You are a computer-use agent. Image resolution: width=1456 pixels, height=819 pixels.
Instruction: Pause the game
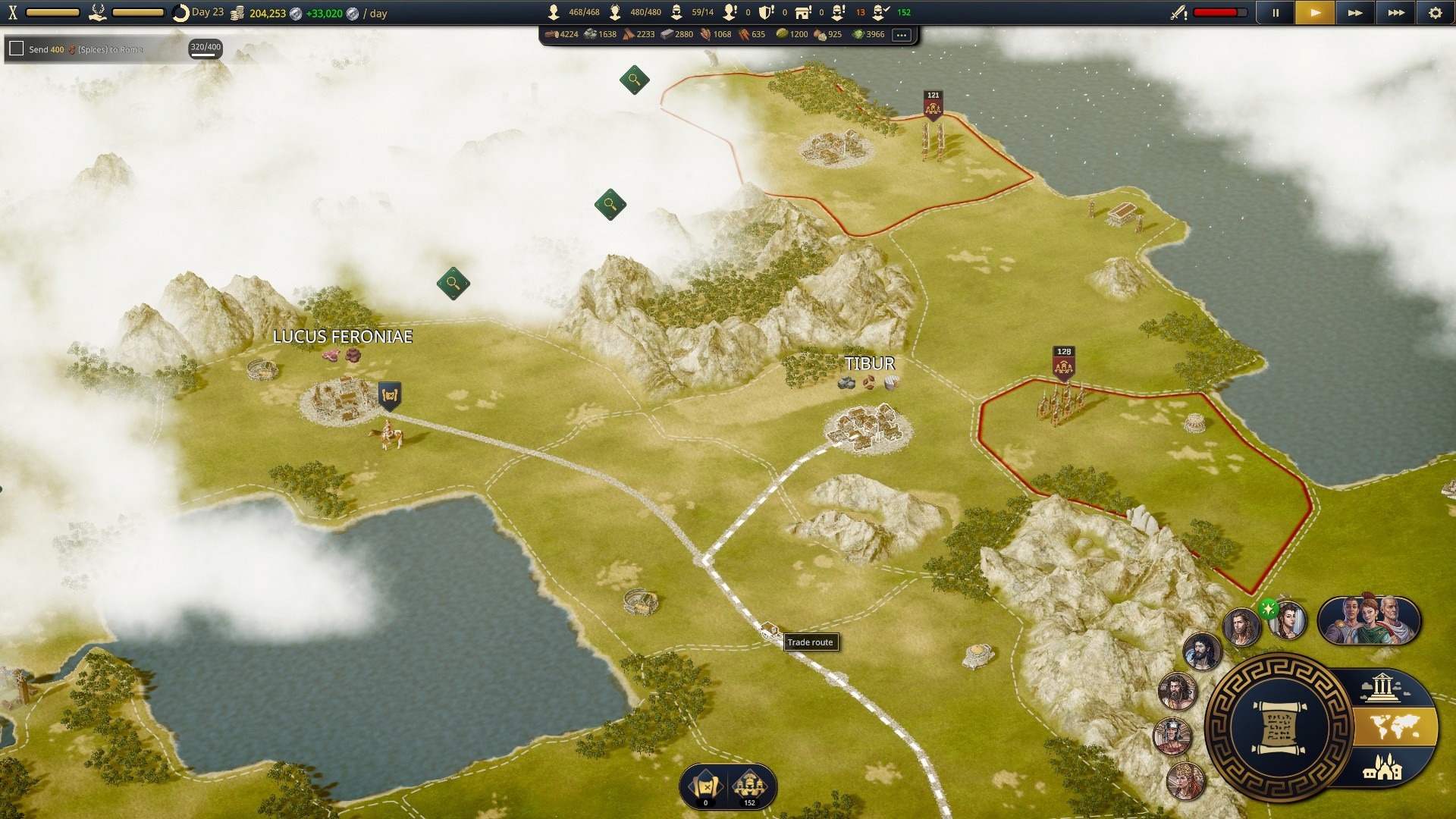click(x=1276, y=13)
